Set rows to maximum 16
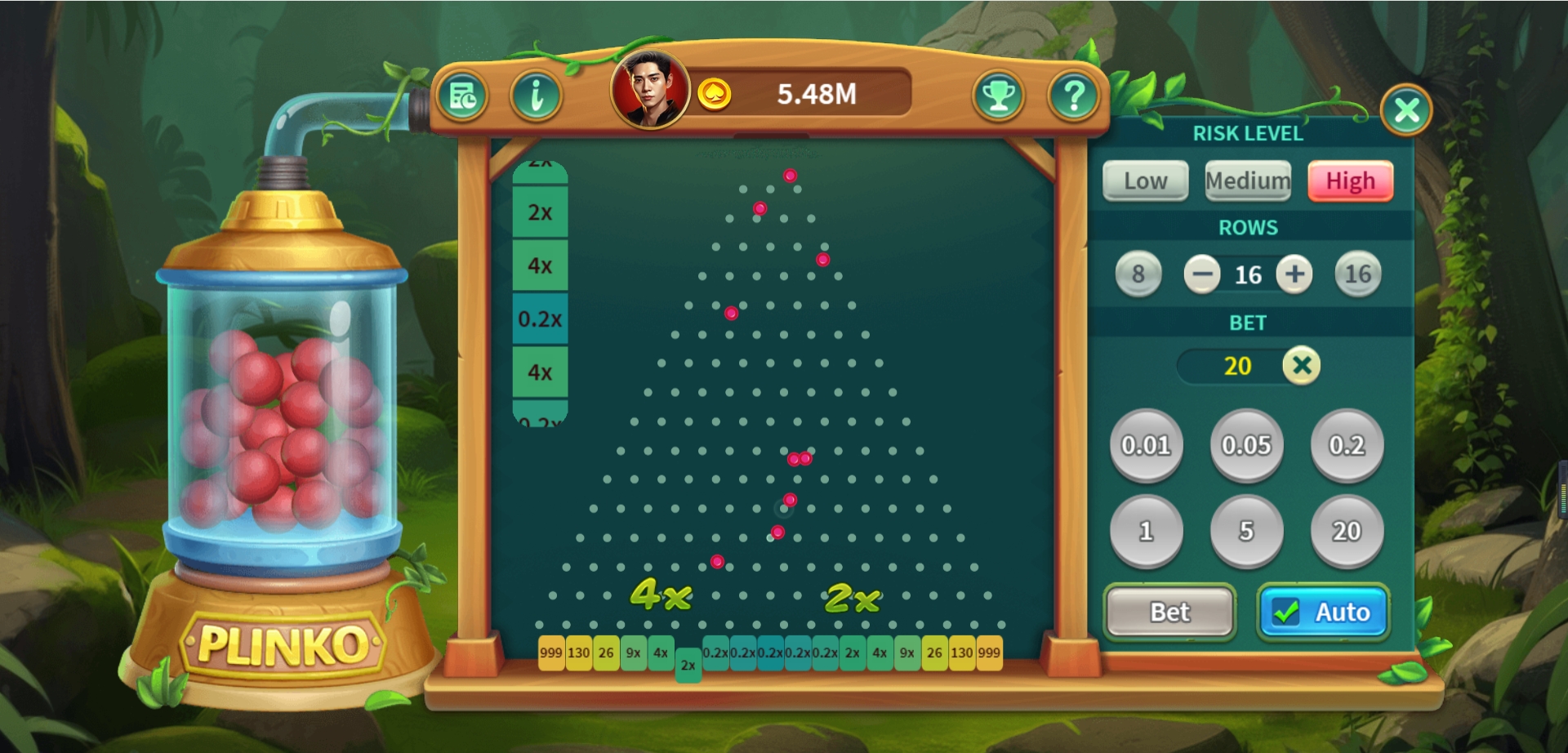Image resolution: width=1568 pixels, height=753 pixels. [1357, 274]
